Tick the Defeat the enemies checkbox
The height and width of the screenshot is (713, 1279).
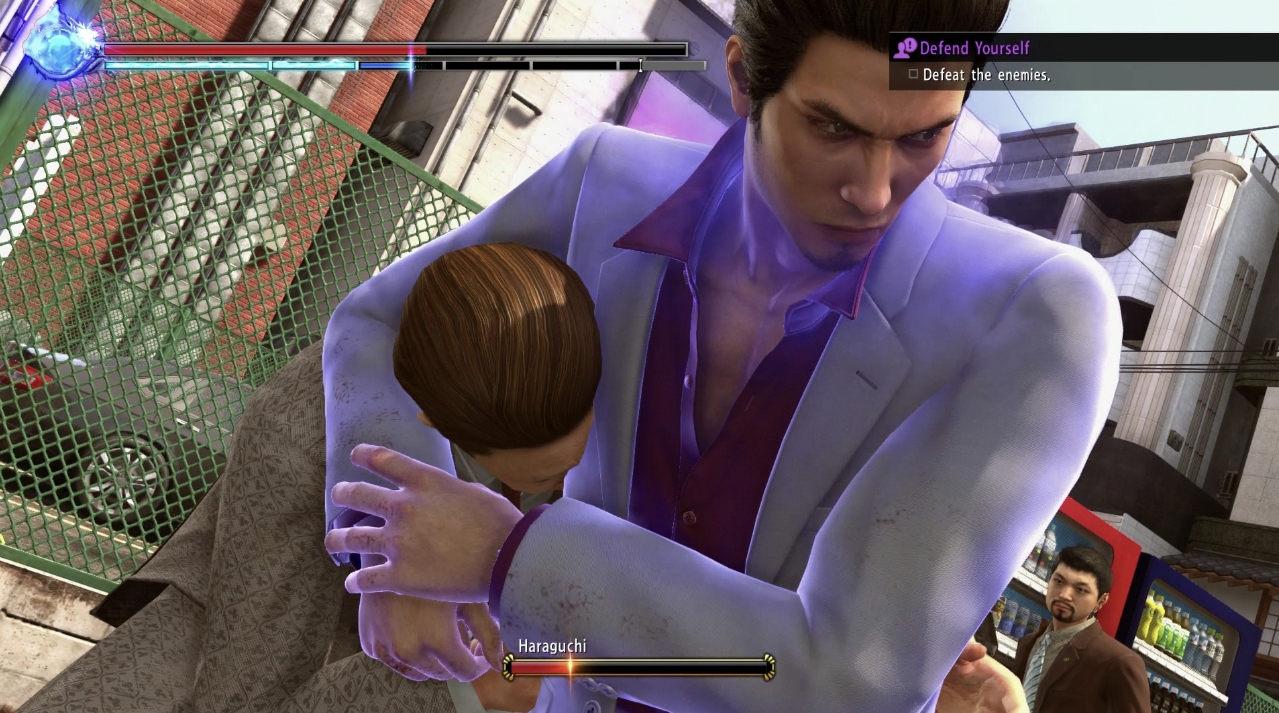tap(913, 74)
